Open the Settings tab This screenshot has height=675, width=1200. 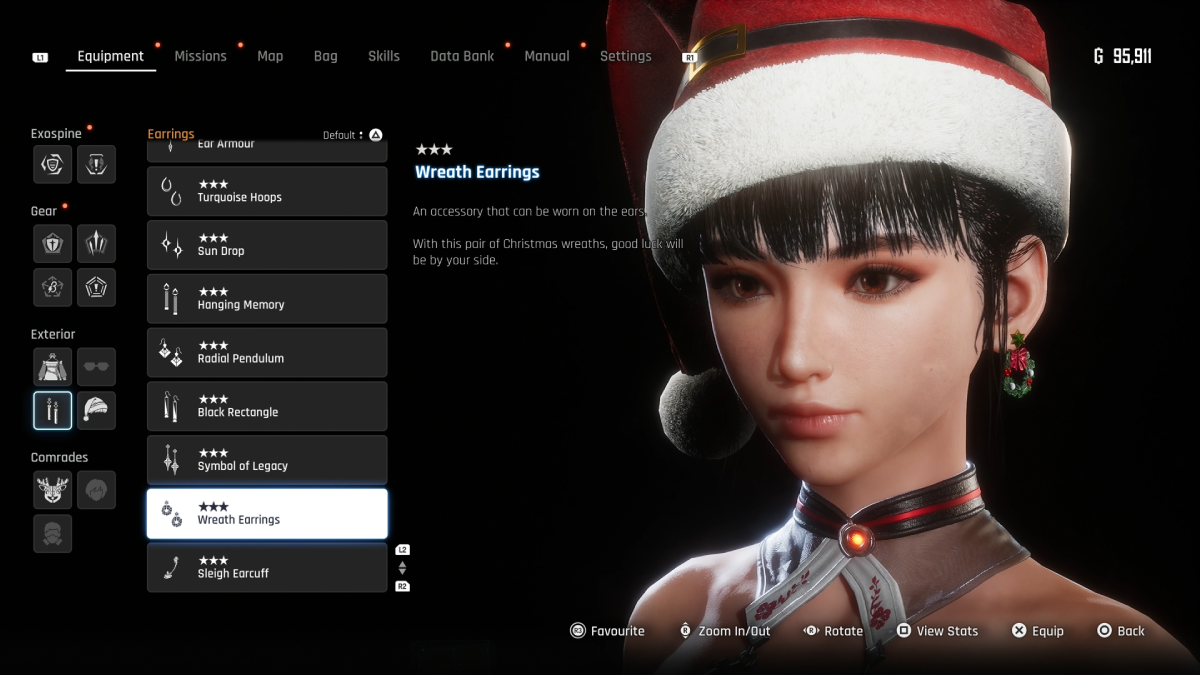point(625,56)
